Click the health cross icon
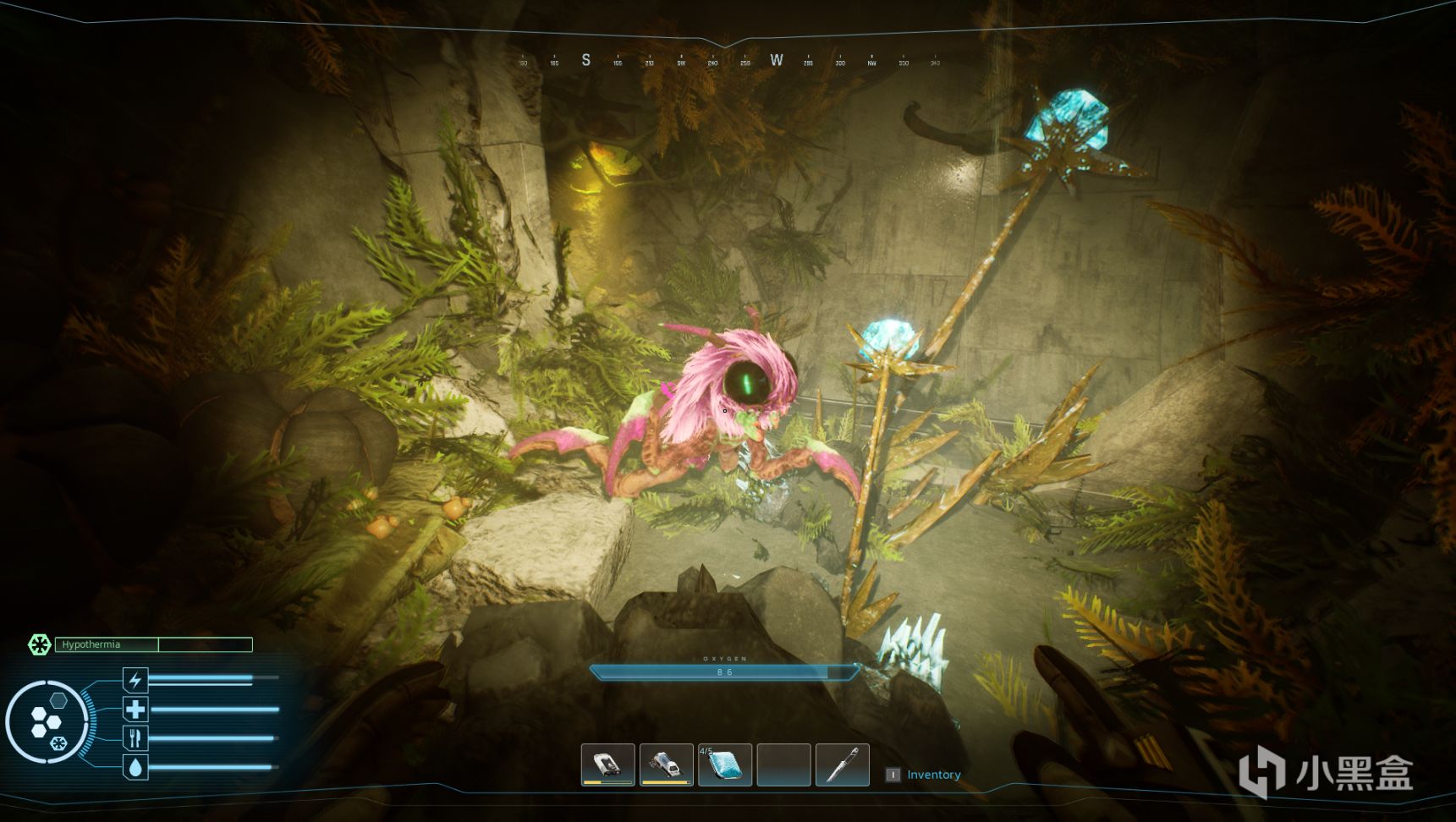The height and width of the screenshot is (822, 1456). 135,709
